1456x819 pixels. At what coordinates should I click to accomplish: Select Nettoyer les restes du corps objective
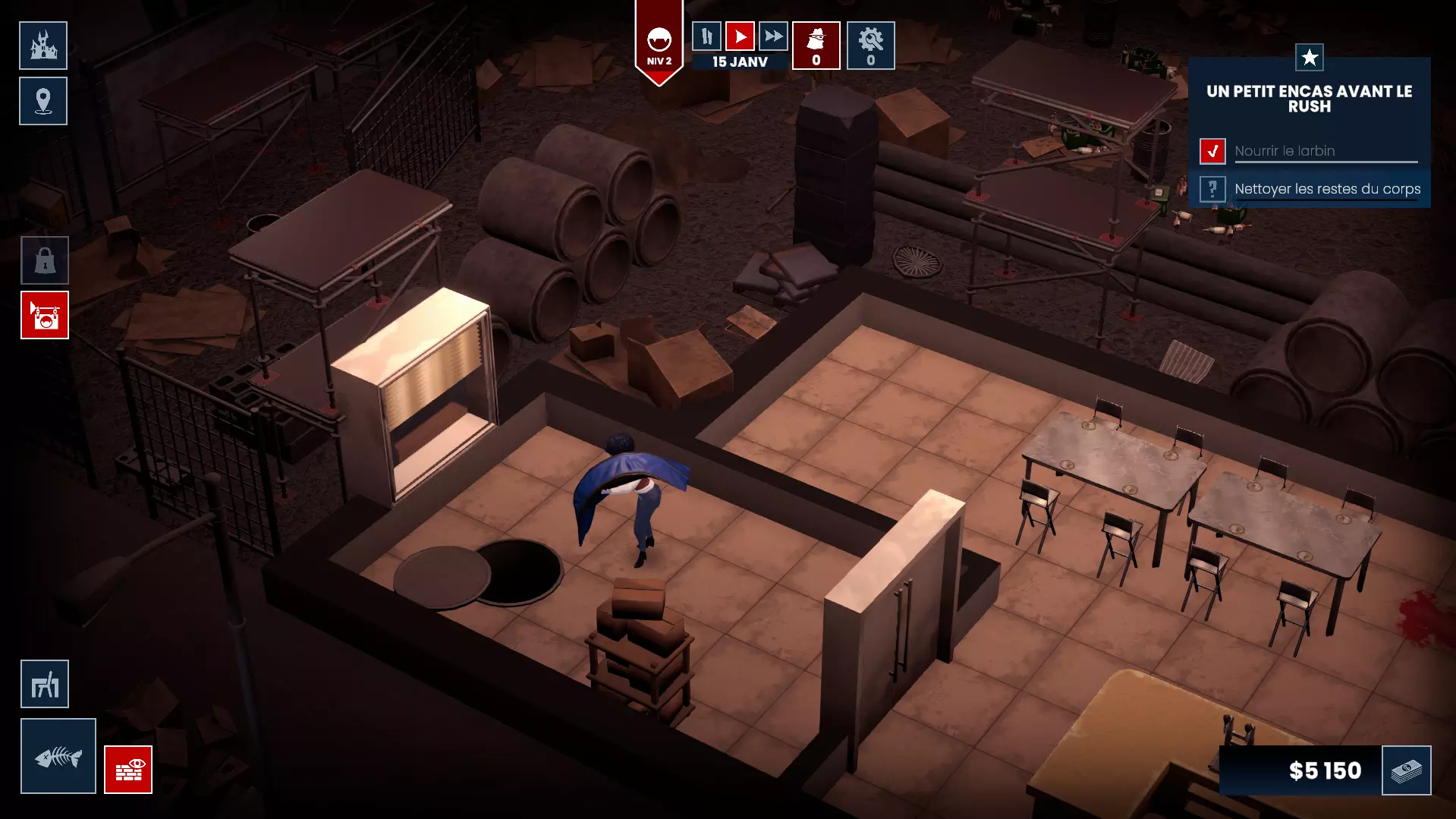(1327, 189)
